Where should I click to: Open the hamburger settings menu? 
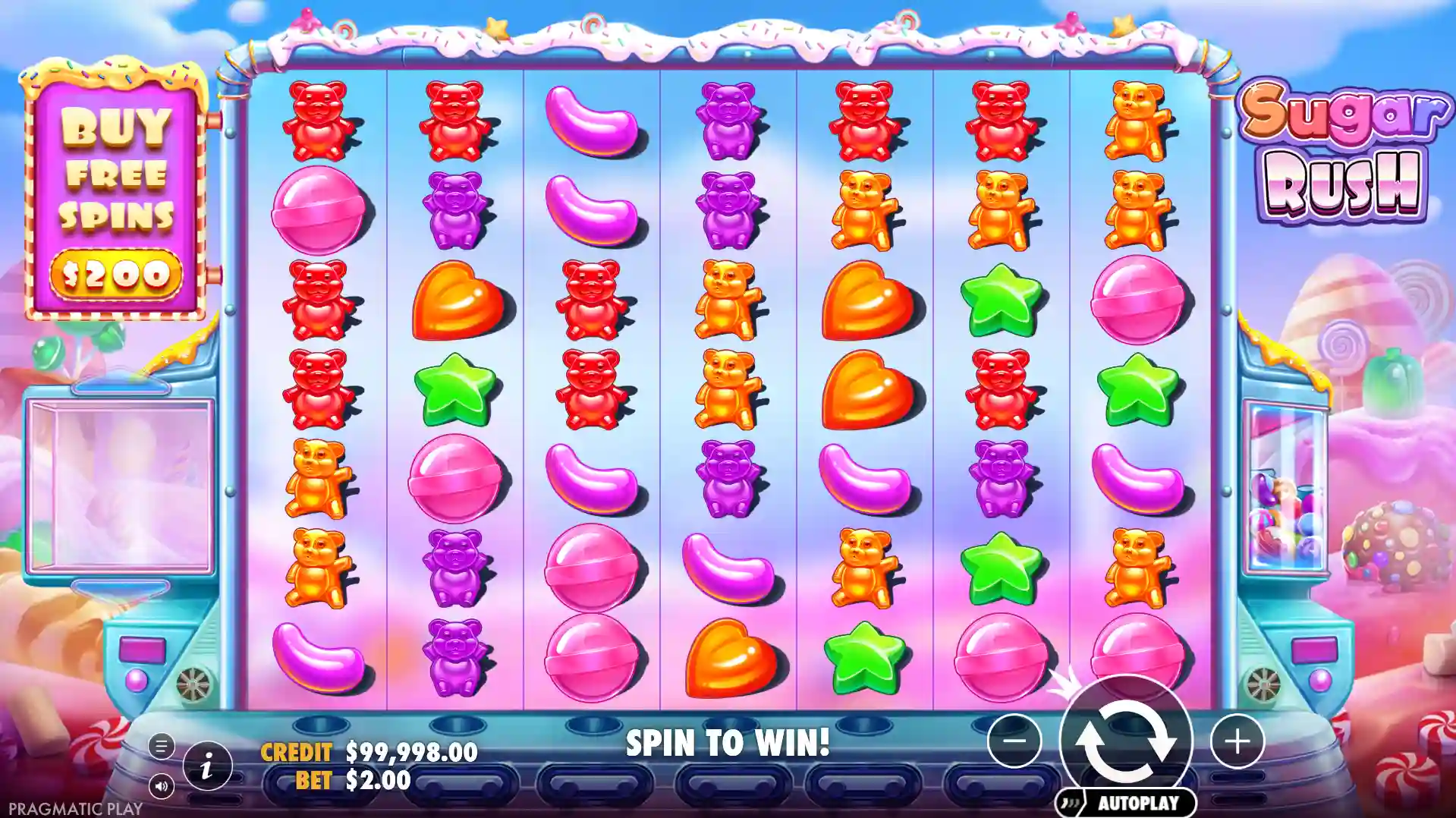tap(161, 746)
